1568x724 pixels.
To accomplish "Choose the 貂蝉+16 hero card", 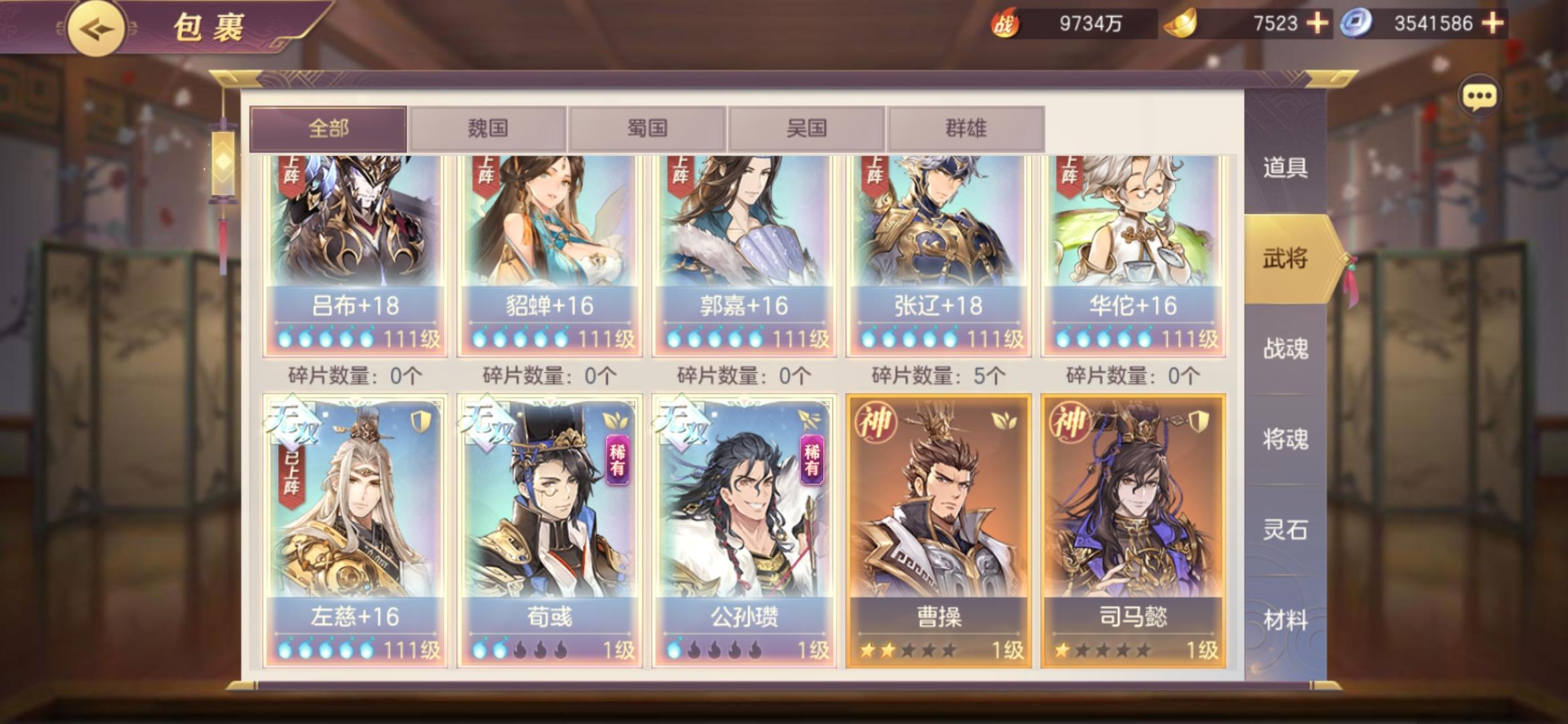I will click(x=549, y=255).
